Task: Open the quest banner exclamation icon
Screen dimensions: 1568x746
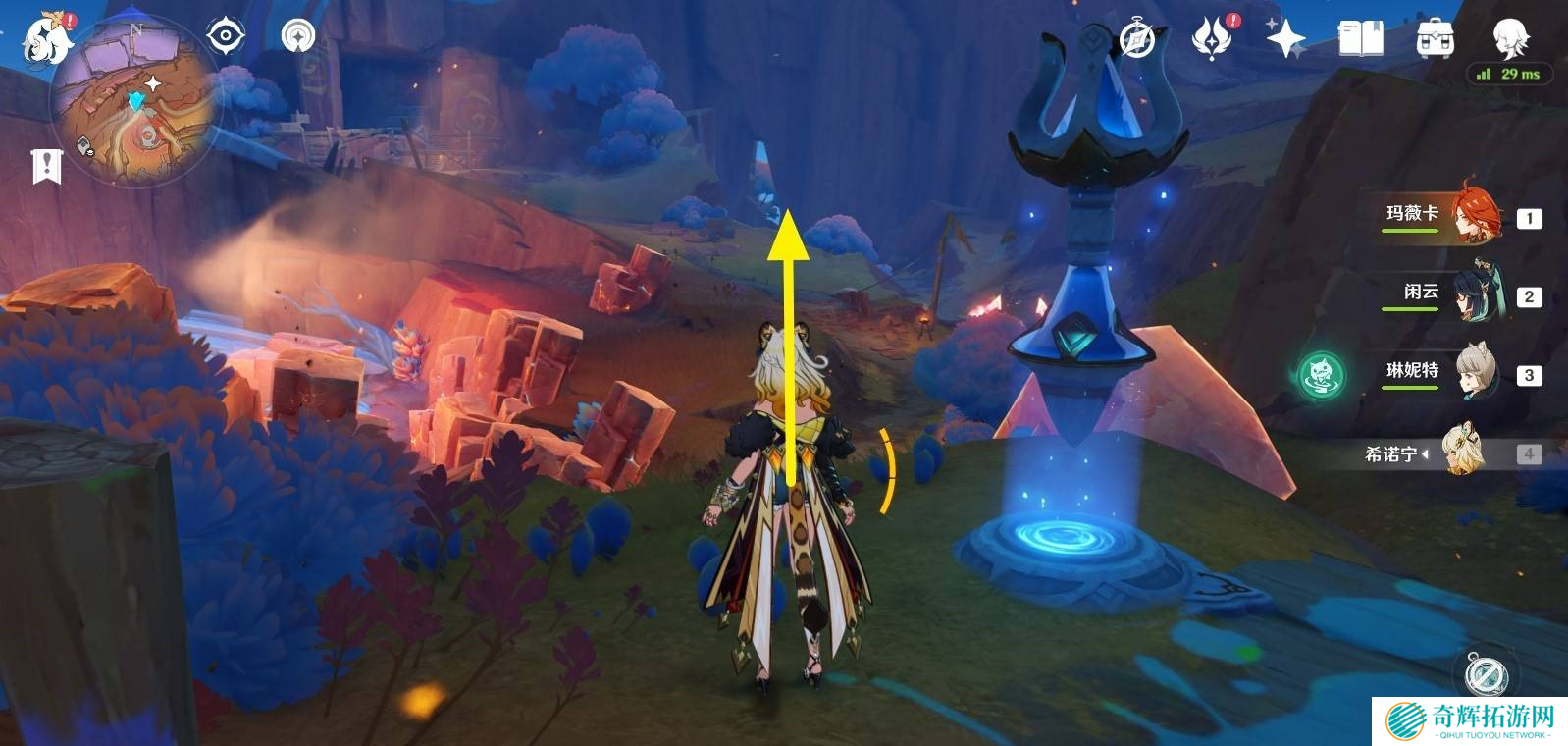Action: coord(46,166)
